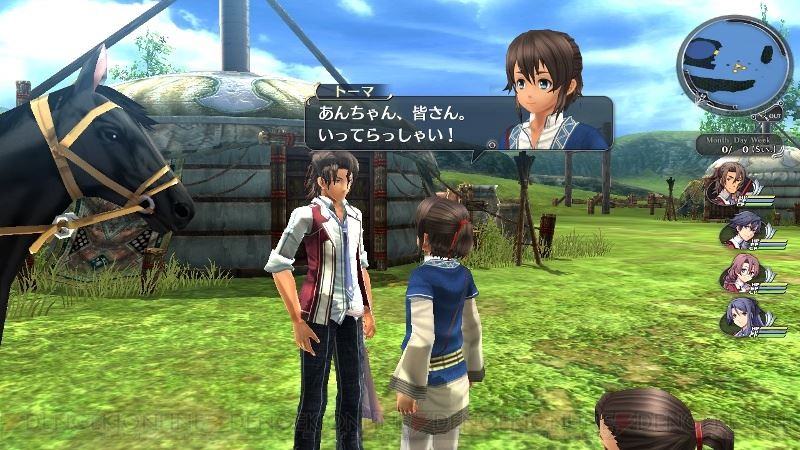
Task: Open the circular minimap
Action: point(738,68)
